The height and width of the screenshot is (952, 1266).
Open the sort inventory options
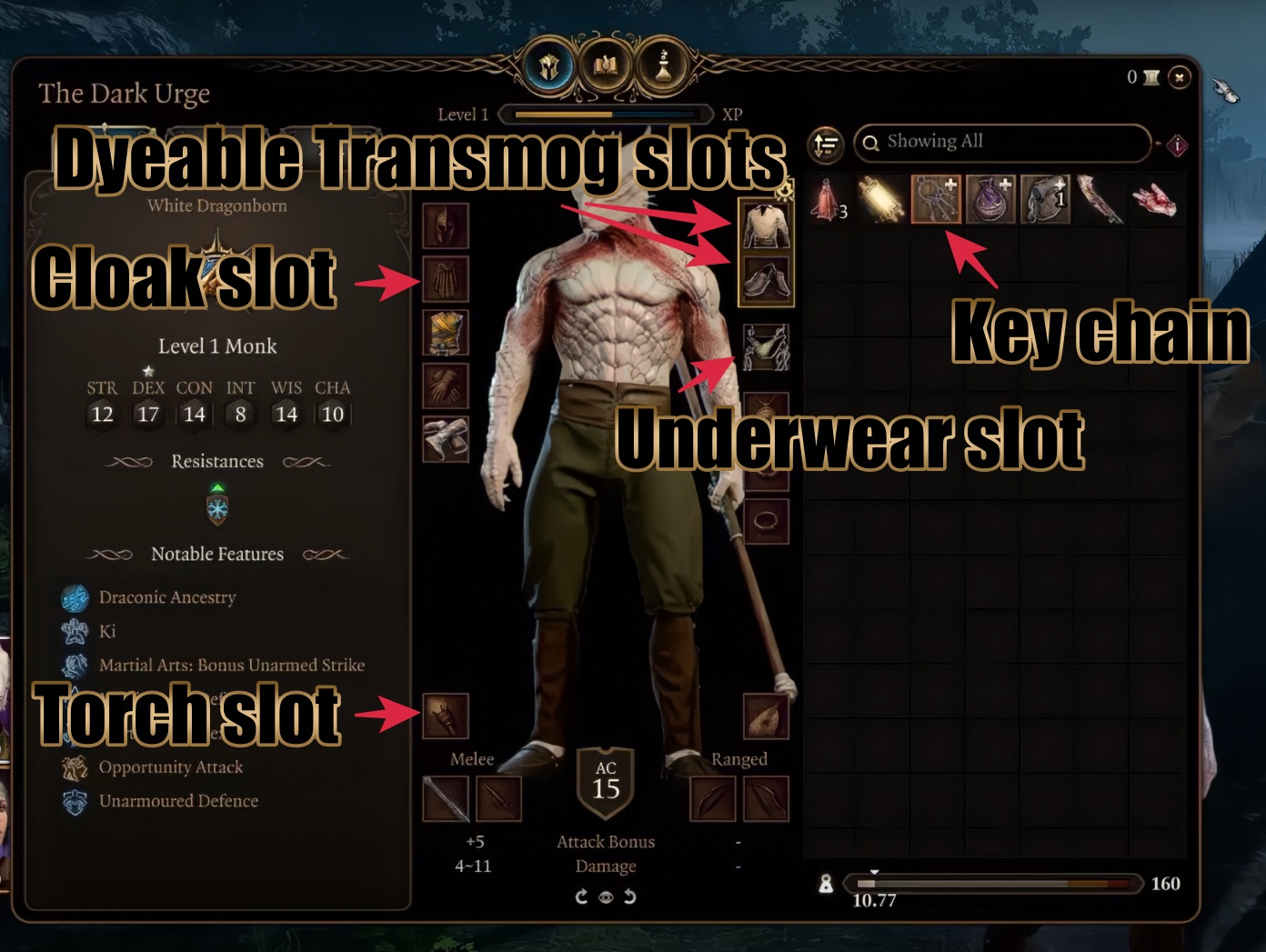[x=826, y=144]
